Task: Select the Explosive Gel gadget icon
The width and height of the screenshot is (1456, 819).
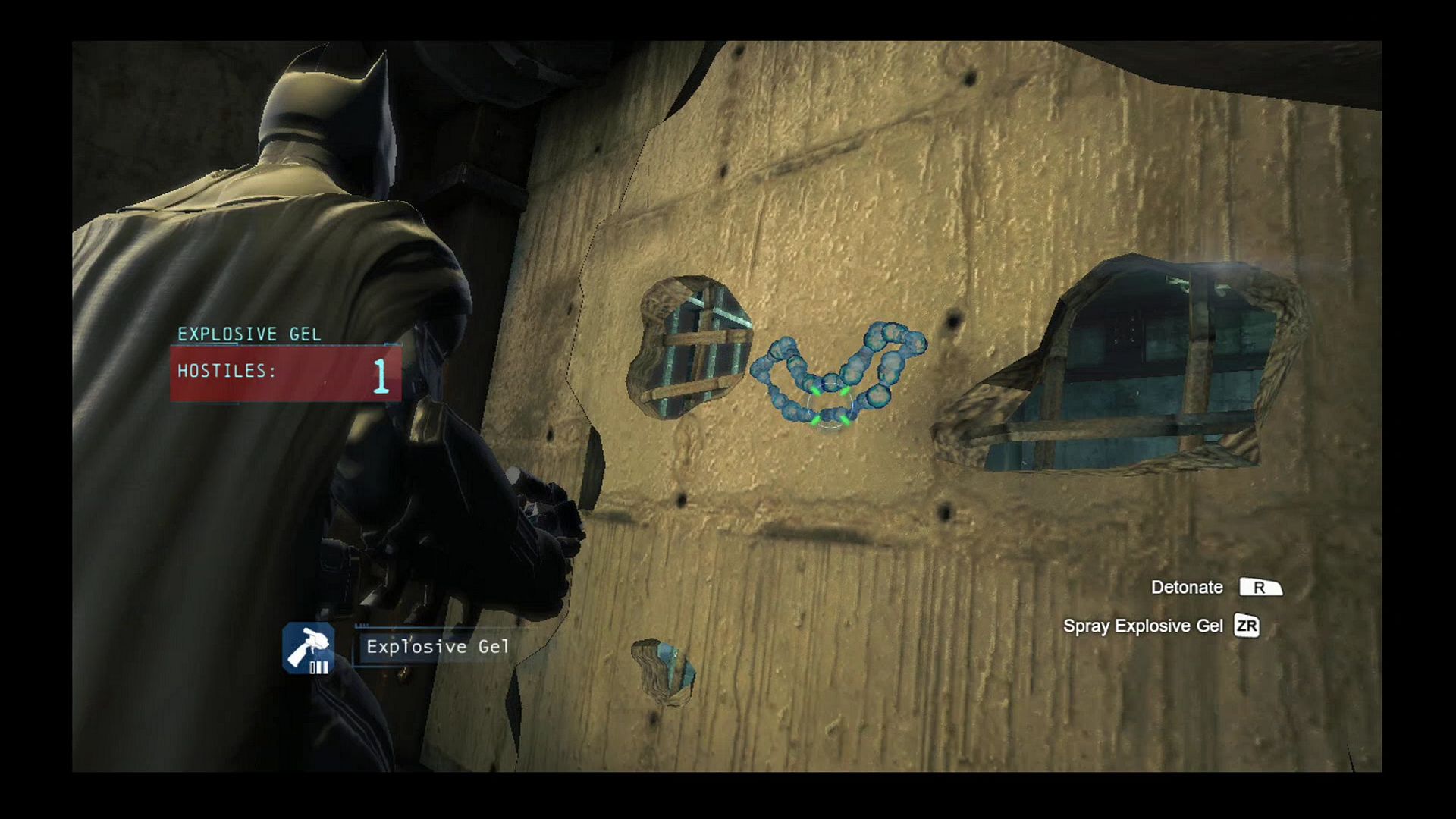Action: tap(309, 648)
